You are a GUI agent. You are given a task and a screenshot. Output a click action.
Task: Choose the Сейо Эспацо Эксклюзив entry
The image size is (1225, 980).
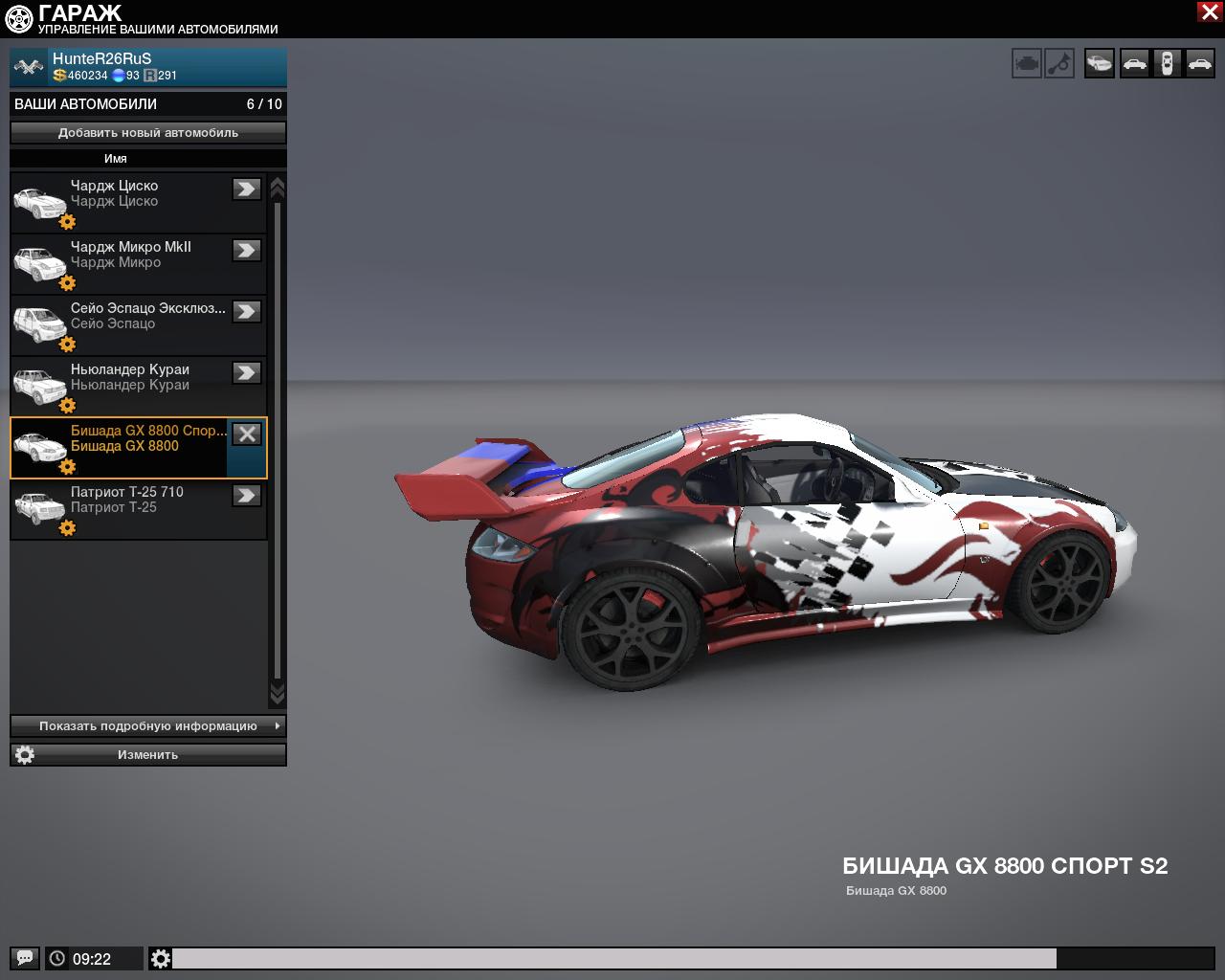click(x=124, y=323)
